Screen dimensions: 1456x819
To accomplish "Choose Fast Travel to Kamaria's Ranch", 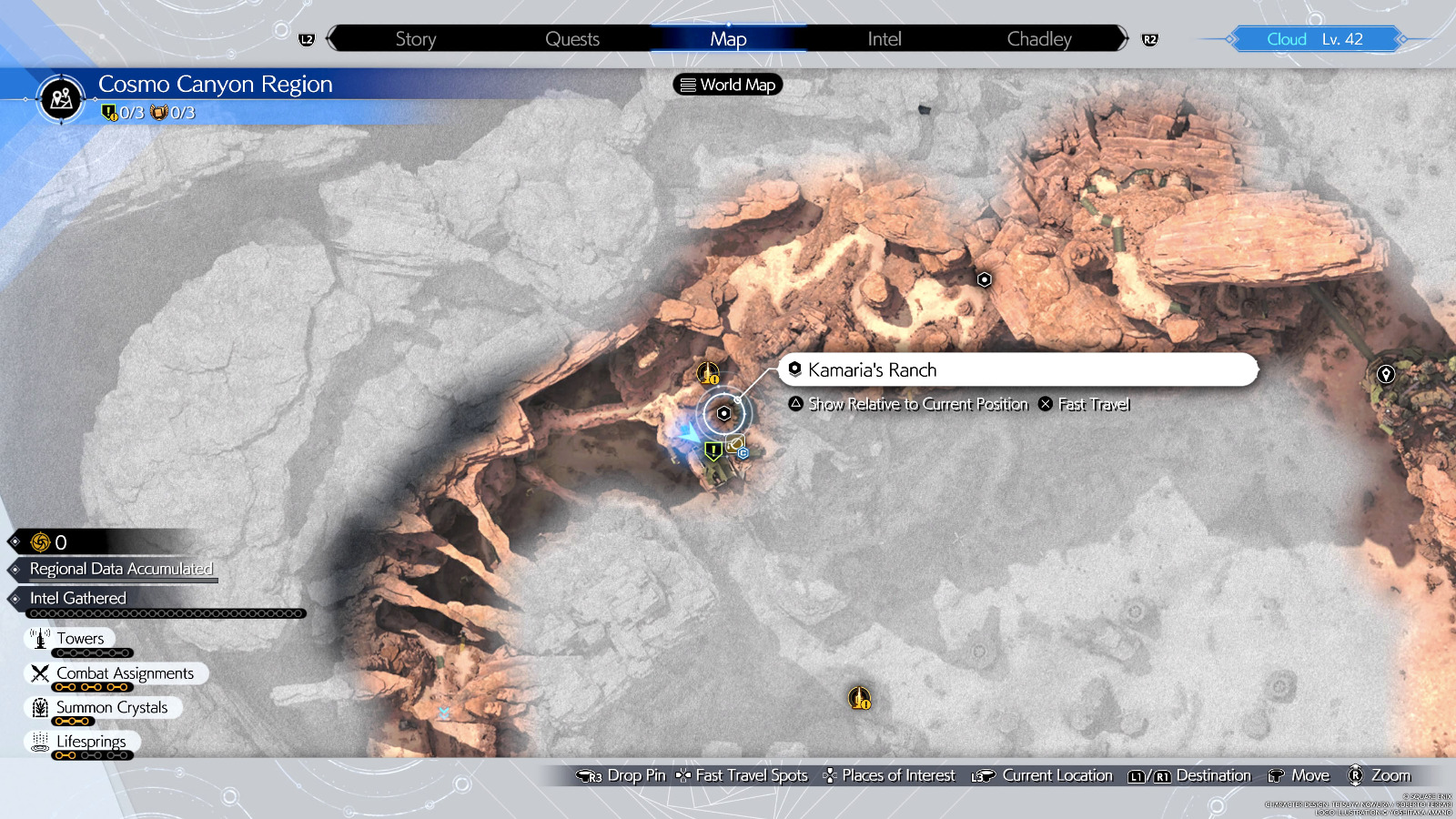I will click(1085, 404).
